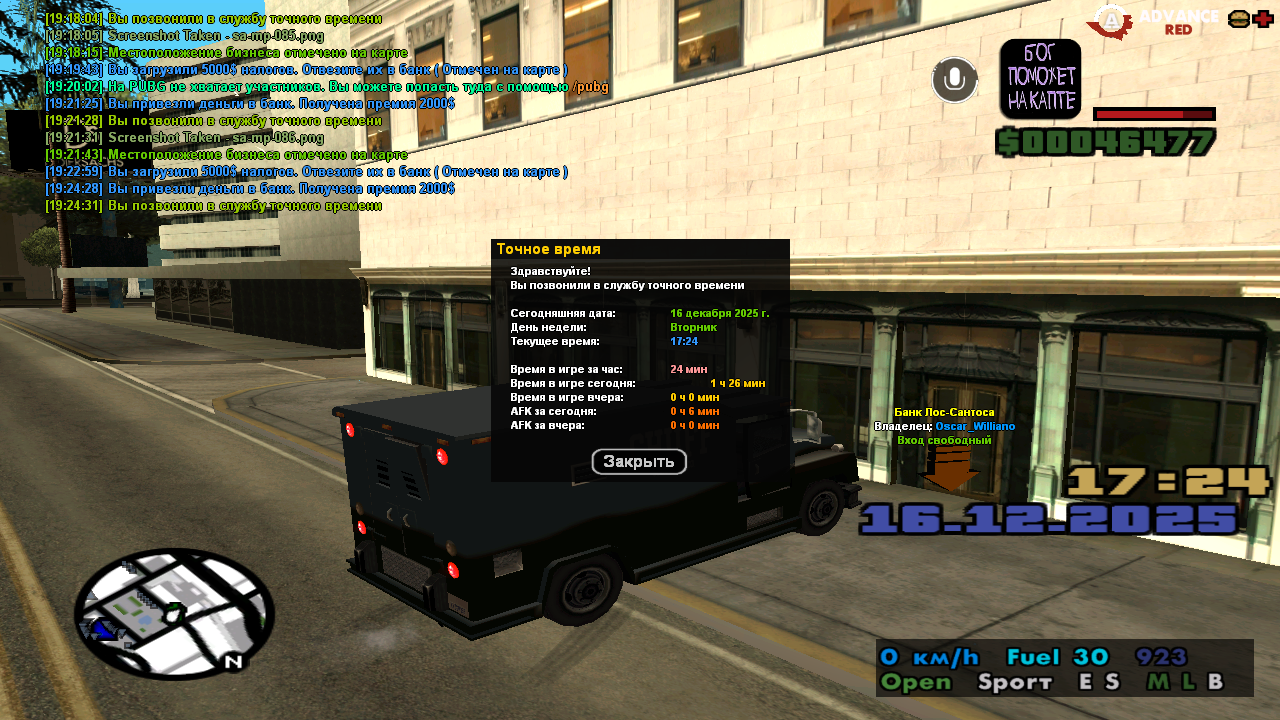
Task: Close the Точное время dialog with Закрыть
Action: pyautogui.click(x=639, y=462)
